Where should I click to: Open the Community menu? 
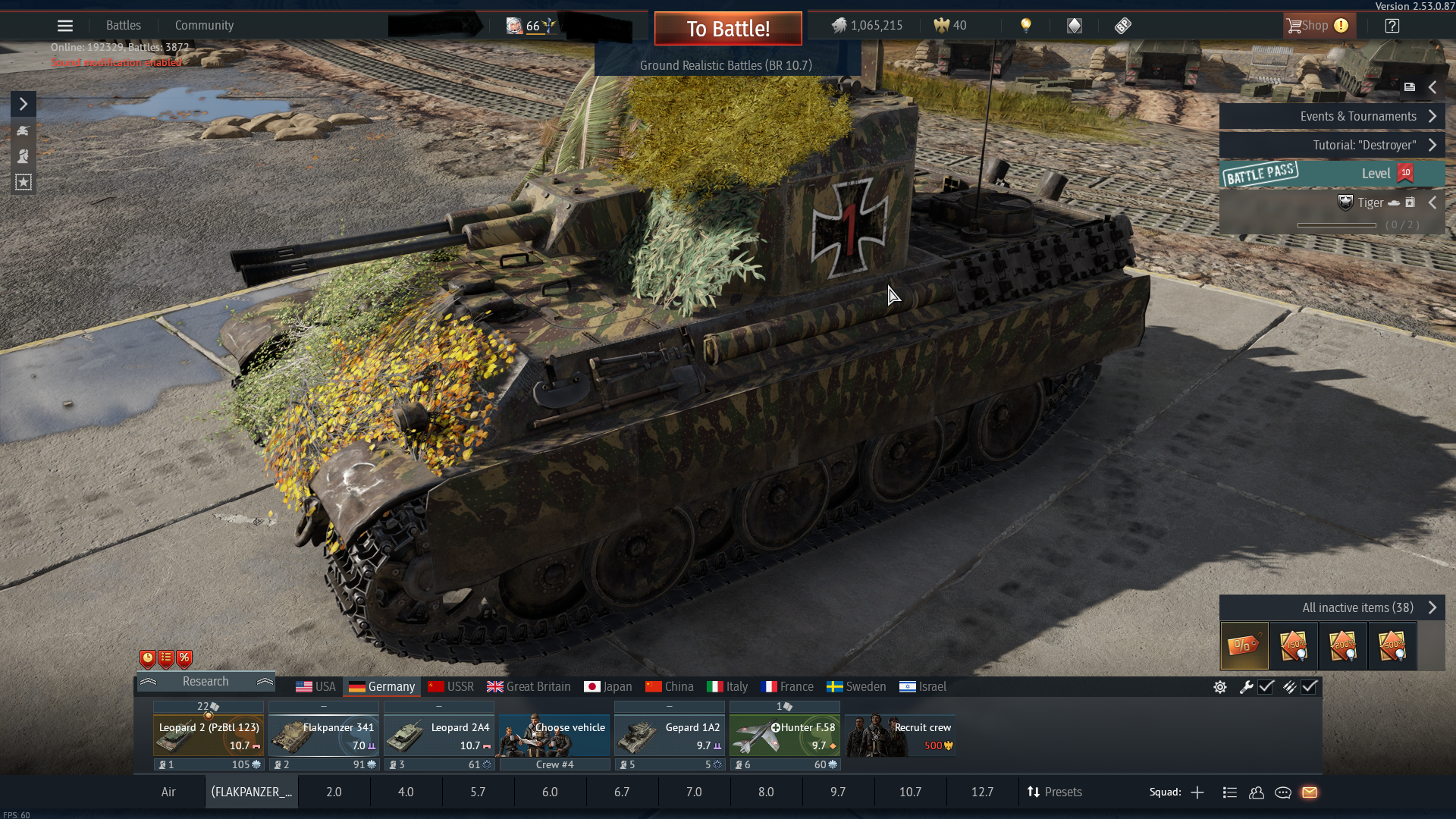pyautogui.click(x=204, y=25)
